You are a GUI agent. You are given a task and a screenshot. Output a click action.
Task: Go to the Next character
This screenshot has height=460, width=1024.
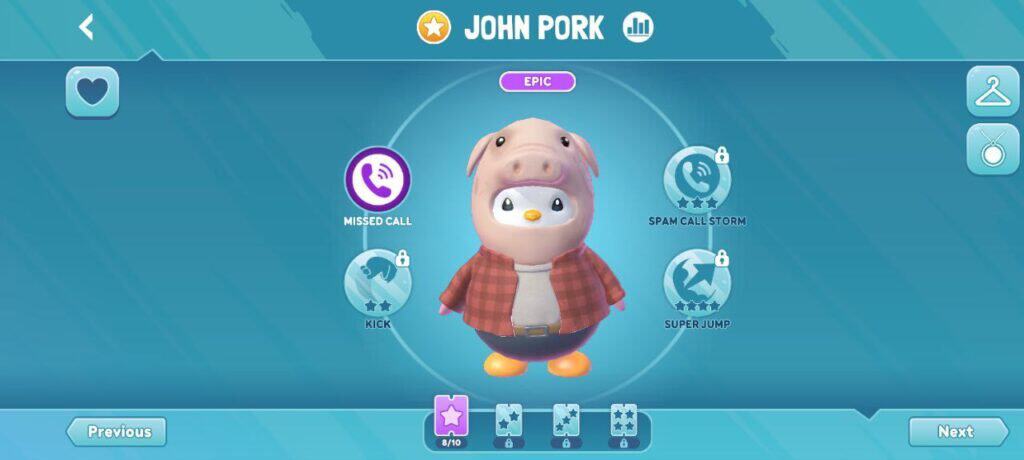point(957,432)
